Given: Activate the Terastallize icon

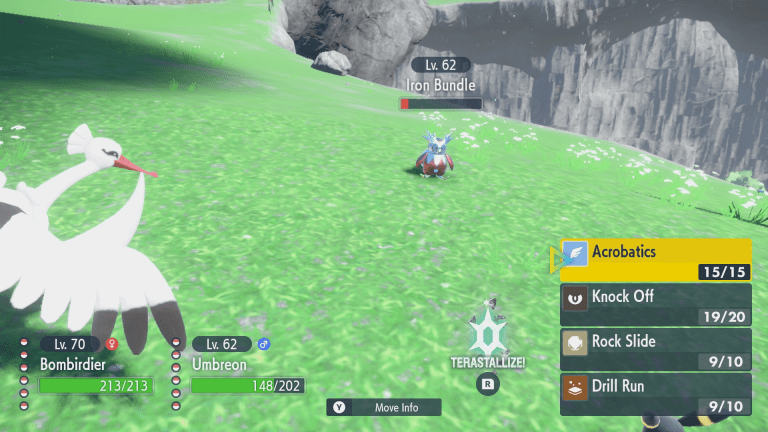Looking at the screenshot, I should tap(488, 338).
